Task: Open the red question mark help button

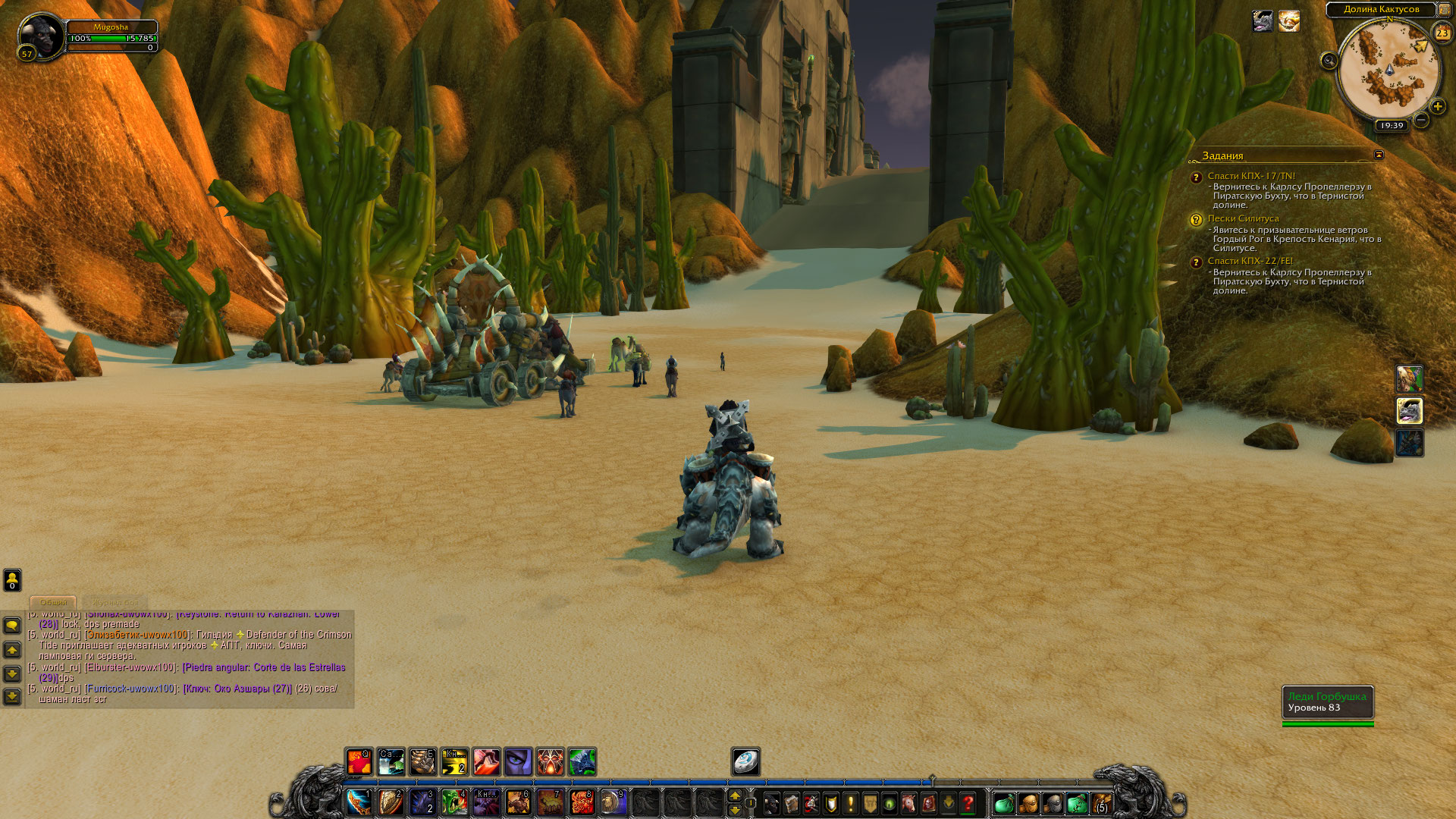Action: tap(968, 803)
